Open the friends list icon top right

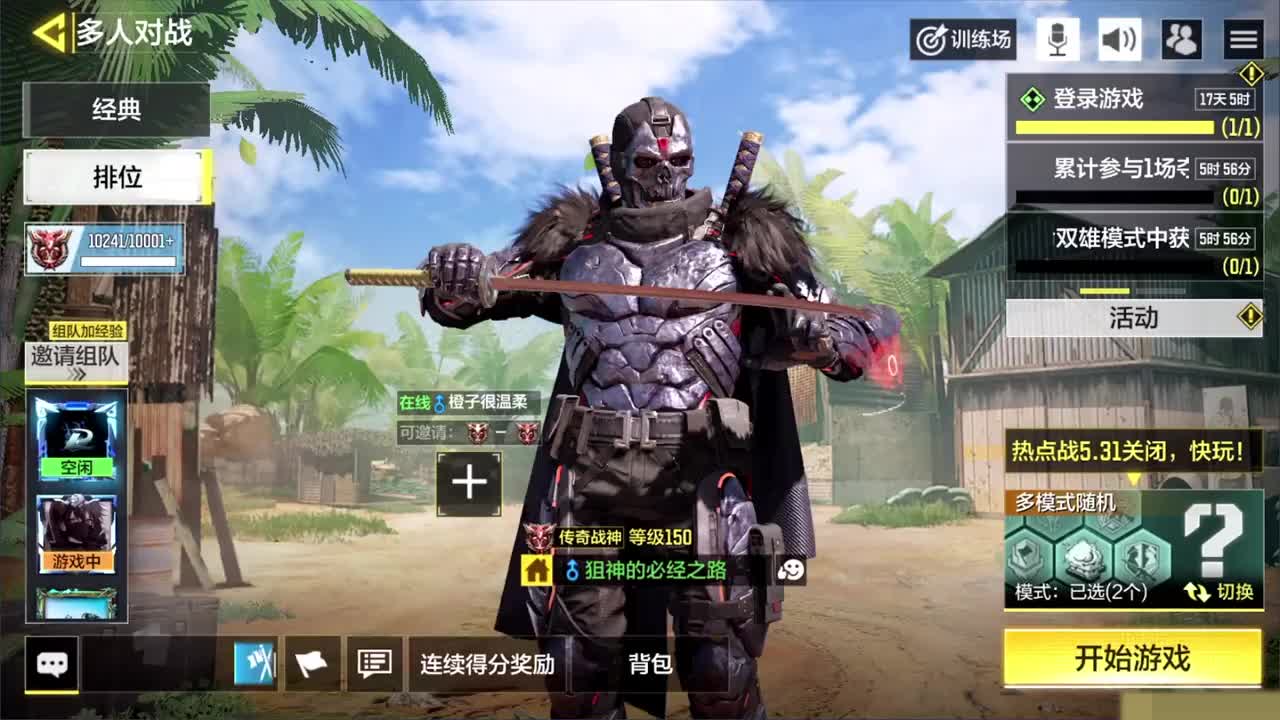pyautogui.click(x=1182, y=40)
